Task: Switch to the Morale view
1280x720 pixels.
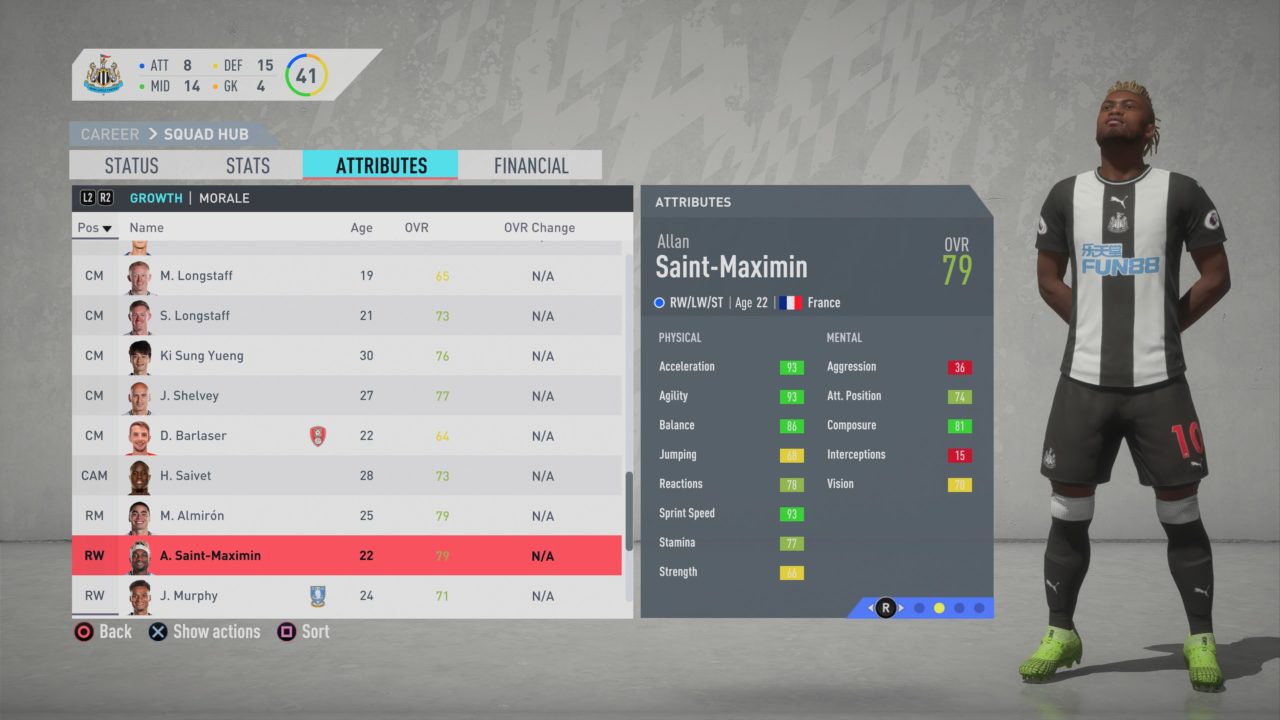Action: (224, 197)
